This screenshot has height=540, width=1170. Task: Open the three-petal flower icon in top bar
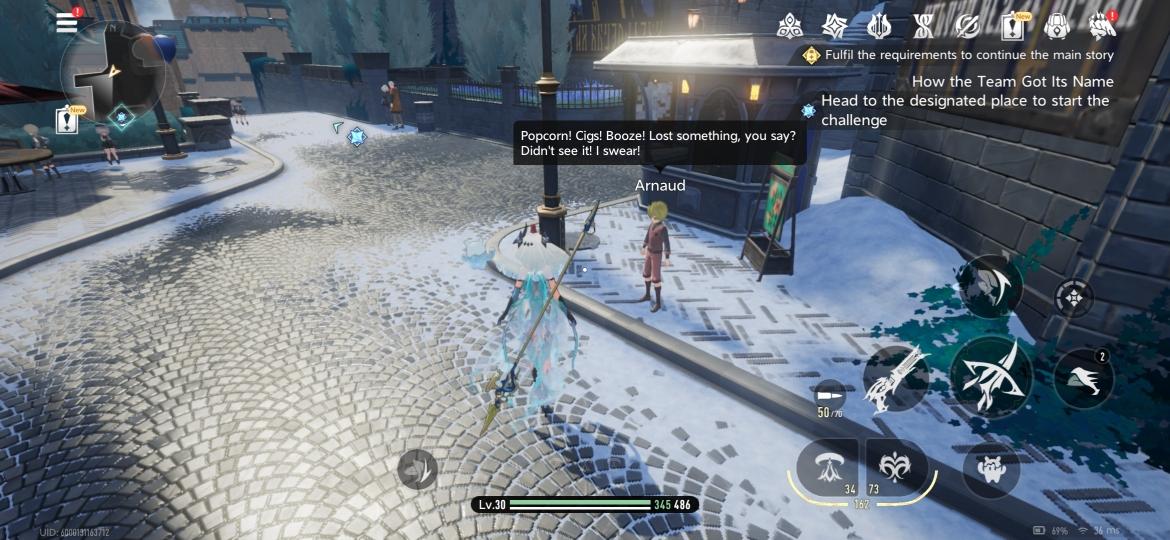tap(789, 26)
